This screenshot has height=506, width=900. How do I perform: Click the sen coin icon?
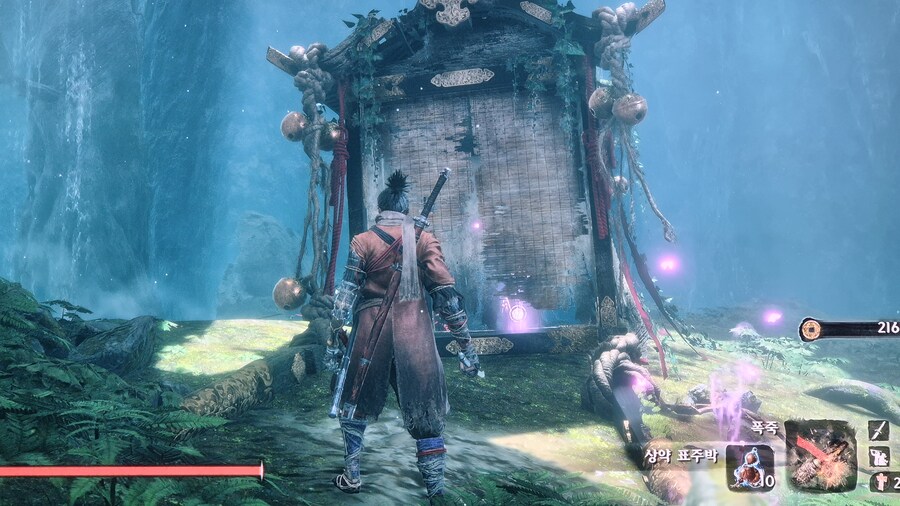pos(812,330)
